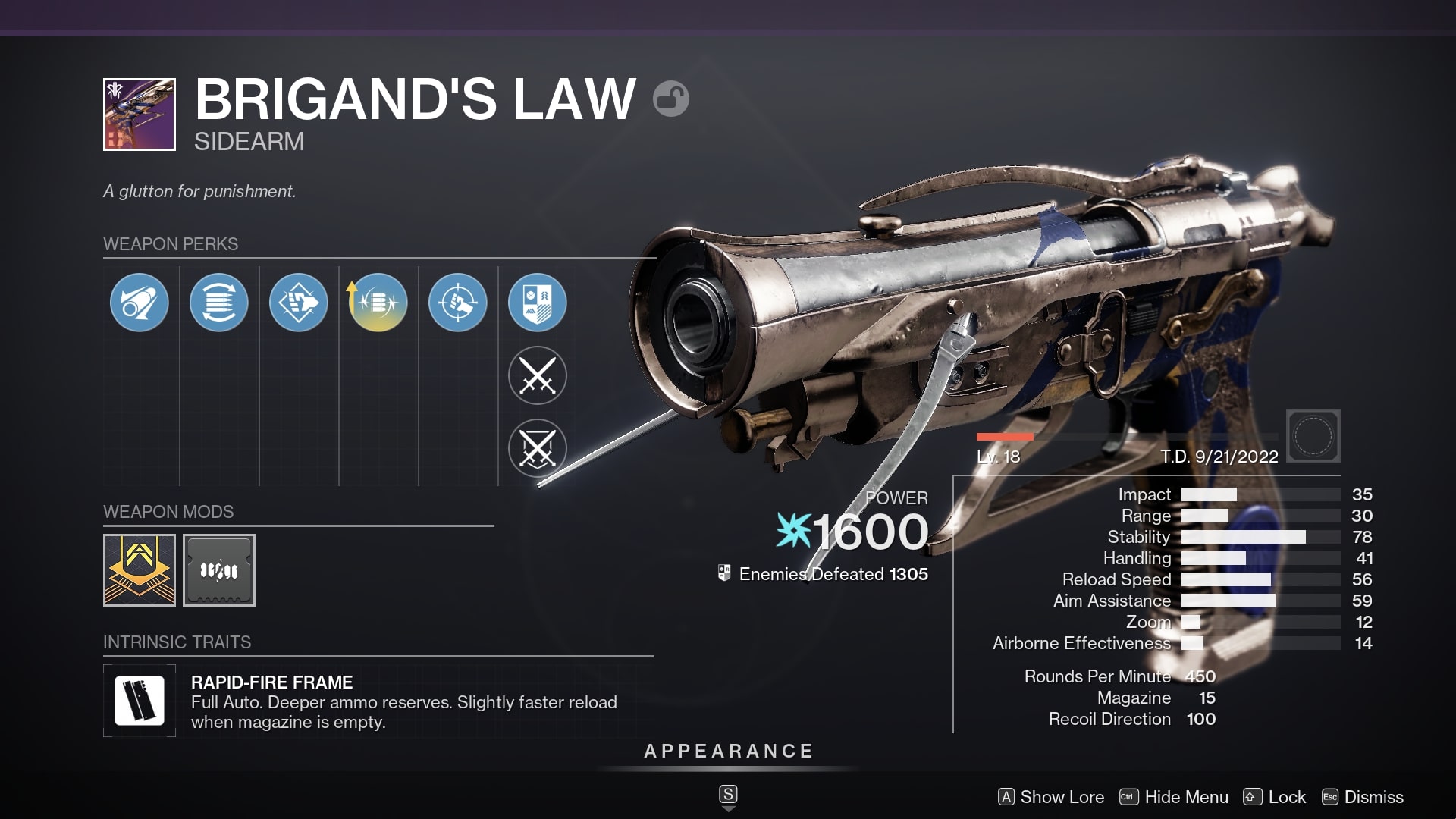The height and width of the screenshot is (819, 1456).
Task: Inspect the magazine perk in the second column
Action: tap(219, 302)
